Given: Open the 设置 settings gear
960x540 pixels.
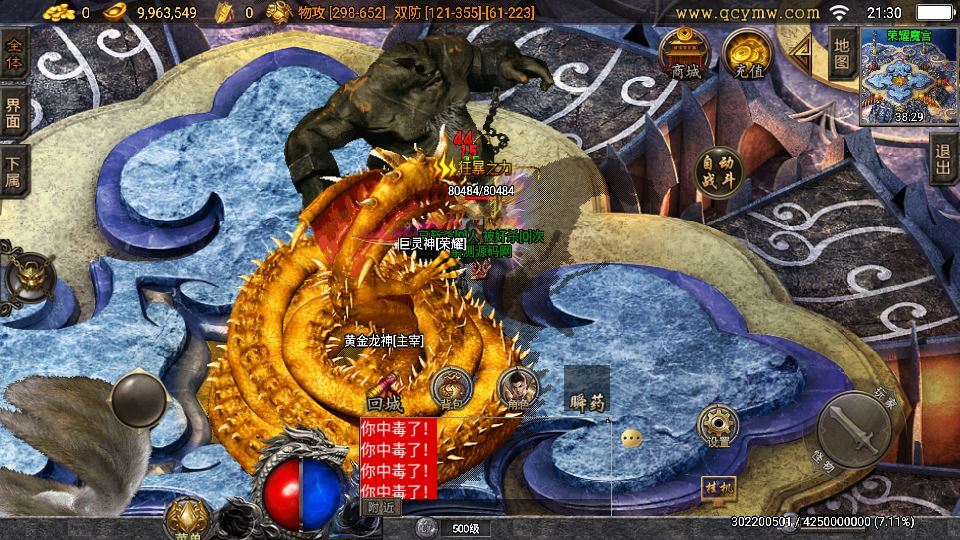Looking at the screenshot, I should (718, 425).
